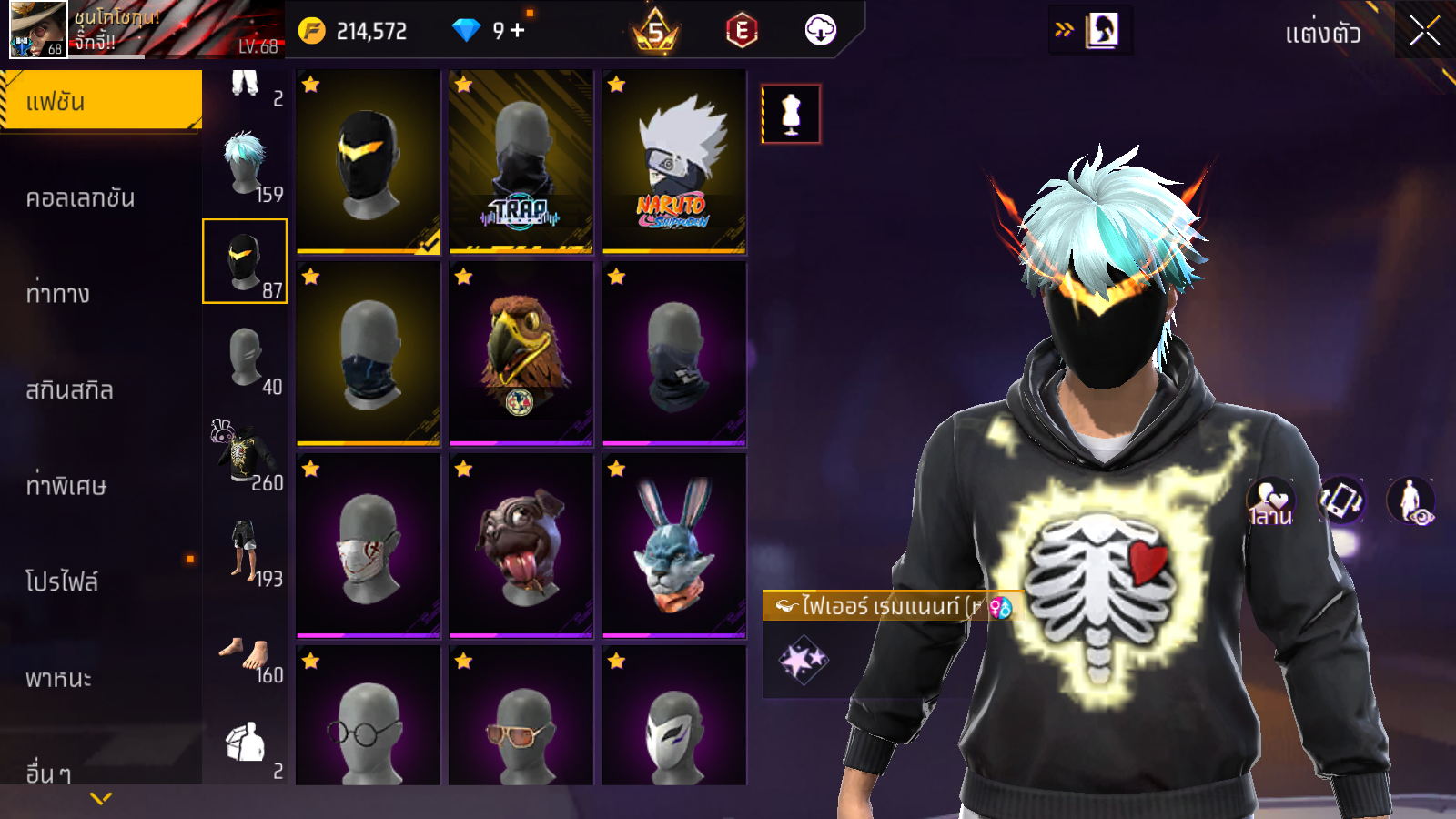The image size is (1456, 819).
Task: Open the Skill Skins (สกินสกิล) section
Action: (70, 390)
